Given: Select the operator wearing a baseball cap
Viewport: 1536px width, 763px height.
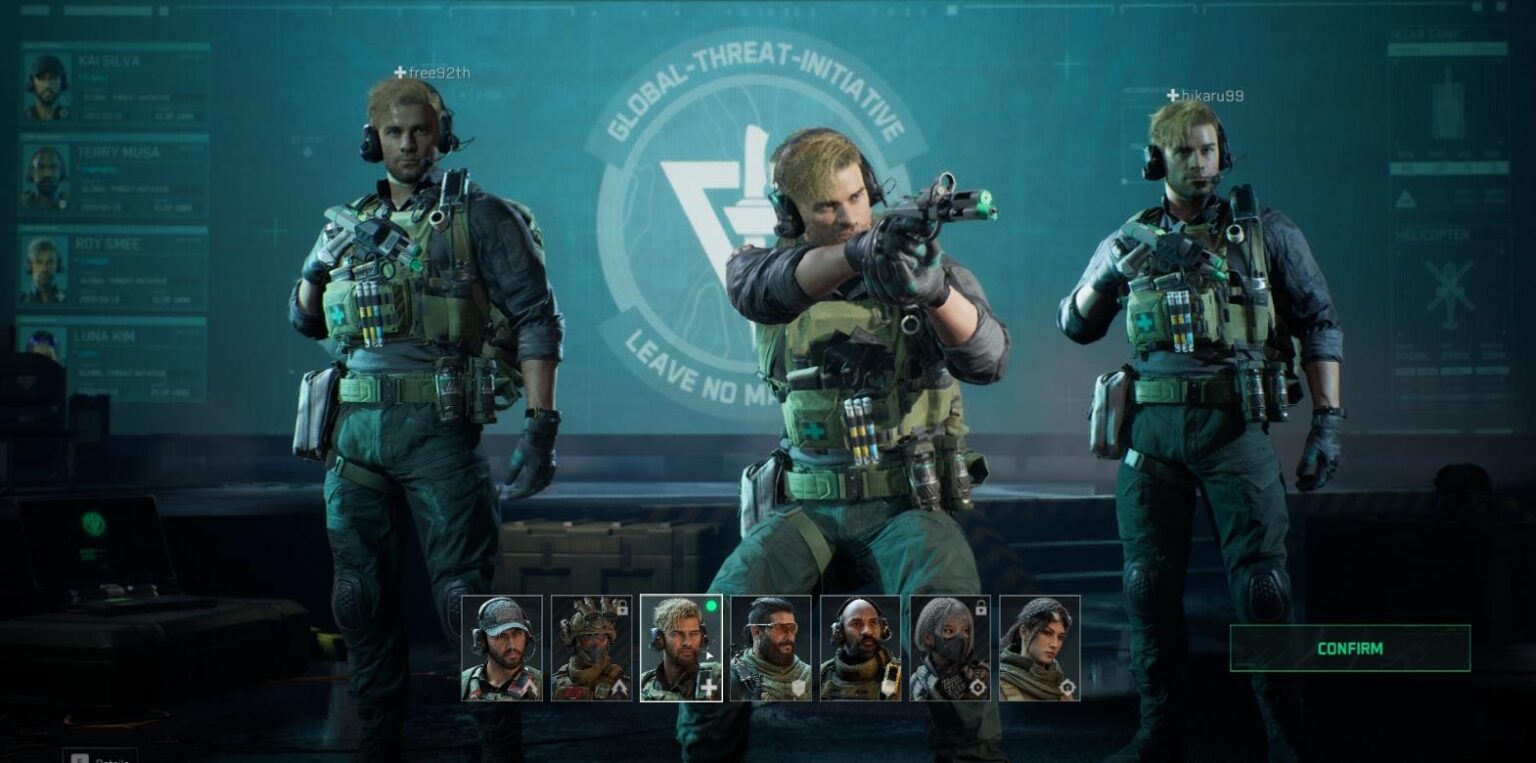Looking at the screenshot, I should (501, 647).
